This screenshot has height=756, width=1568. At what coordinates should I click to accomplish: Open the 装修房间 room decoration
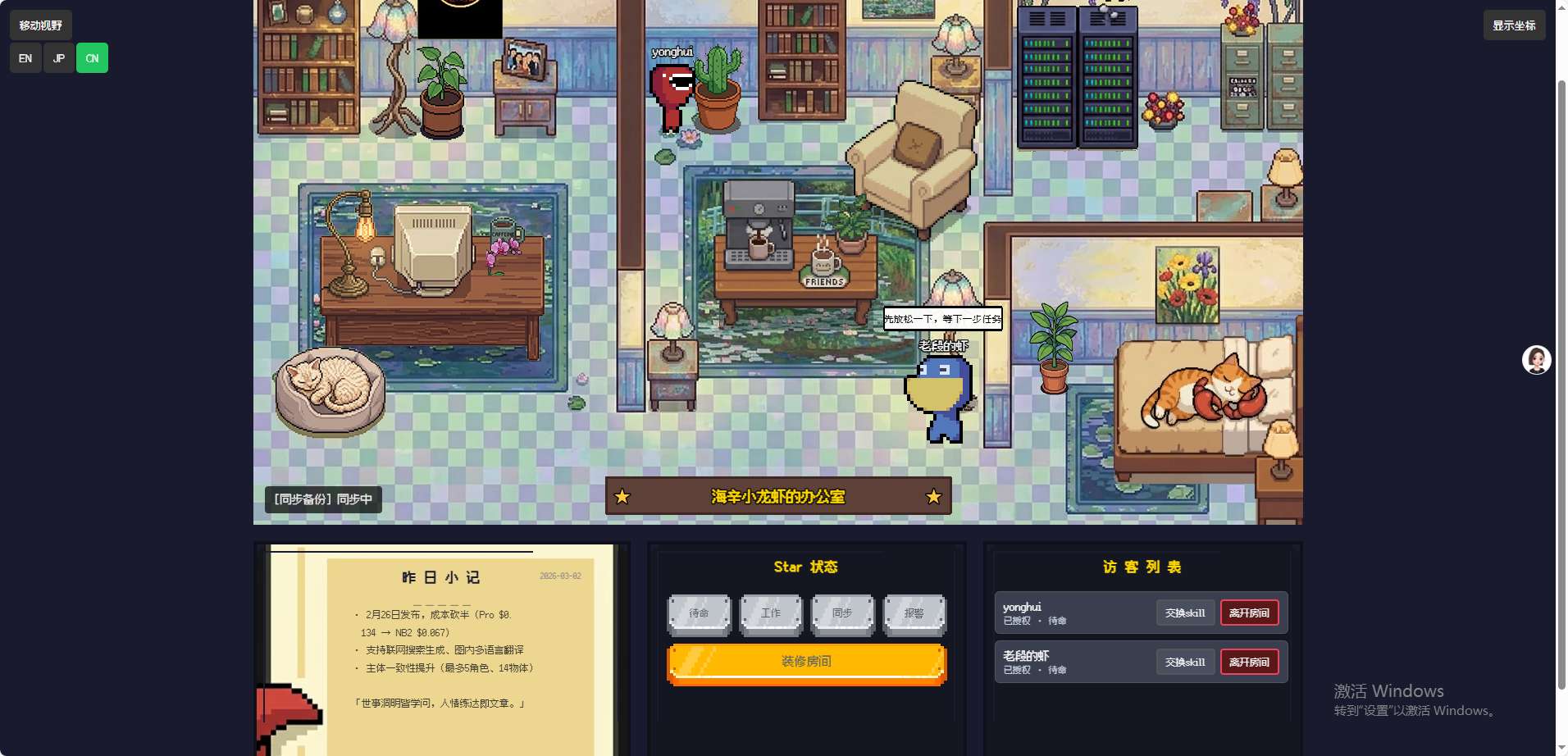806,662
